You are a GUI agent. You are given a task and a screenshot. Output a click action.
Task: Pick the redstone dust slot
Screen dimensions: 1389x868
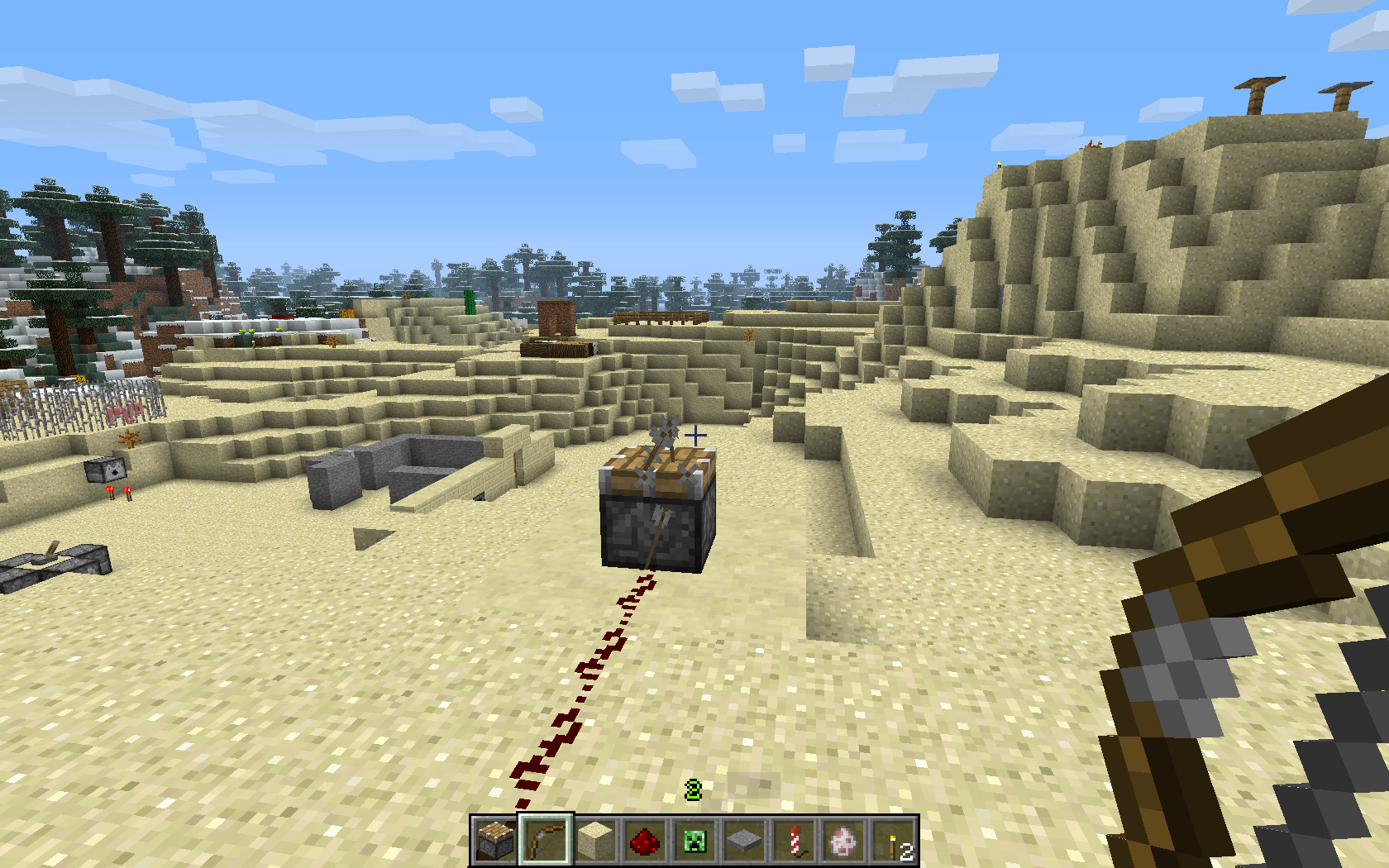coord(645,841)
